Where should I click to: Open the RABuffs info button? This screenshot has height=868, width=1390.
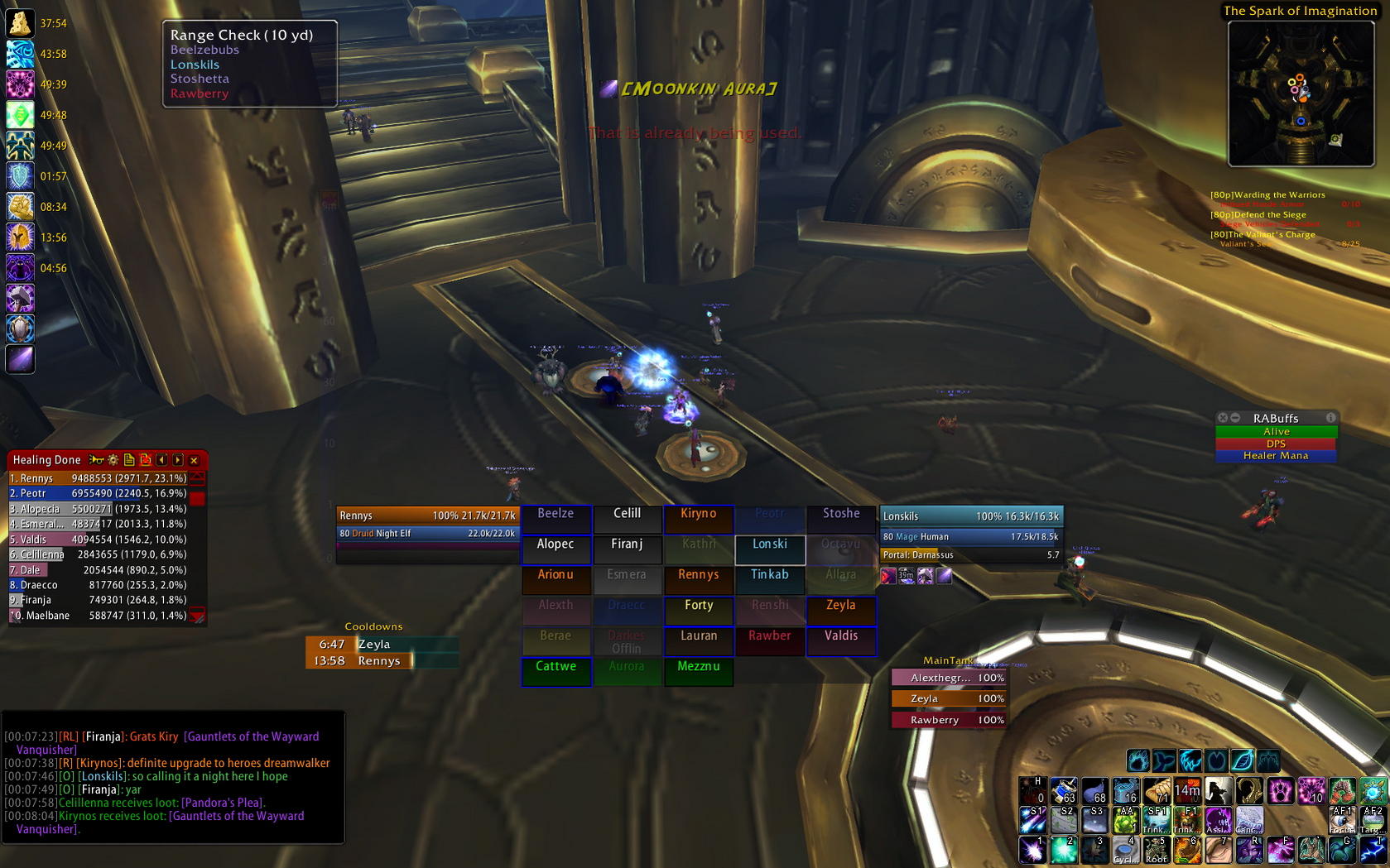click(x=1330, y=418)
